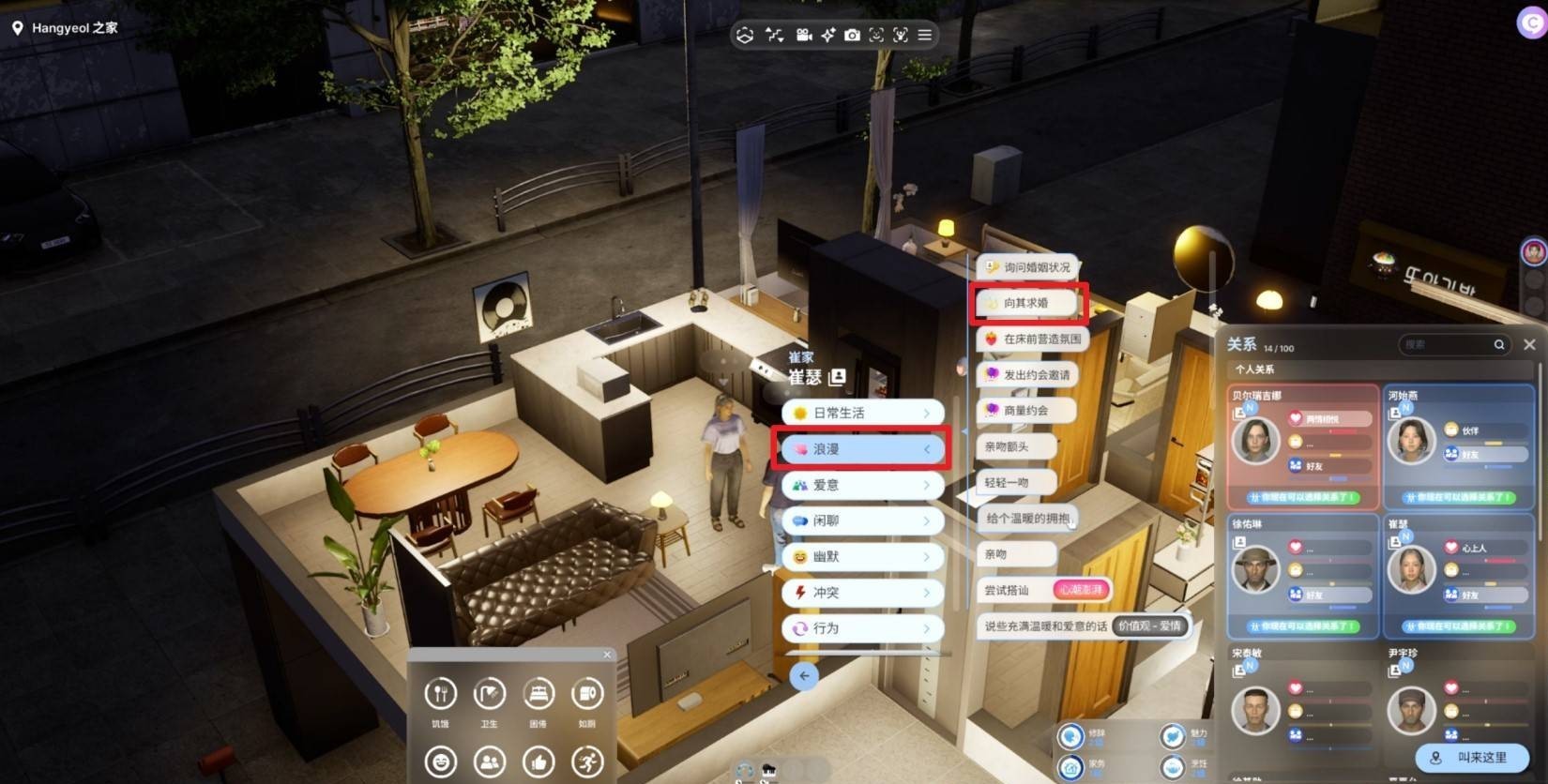Select 给个温暖的拥抱 option

1027,518
